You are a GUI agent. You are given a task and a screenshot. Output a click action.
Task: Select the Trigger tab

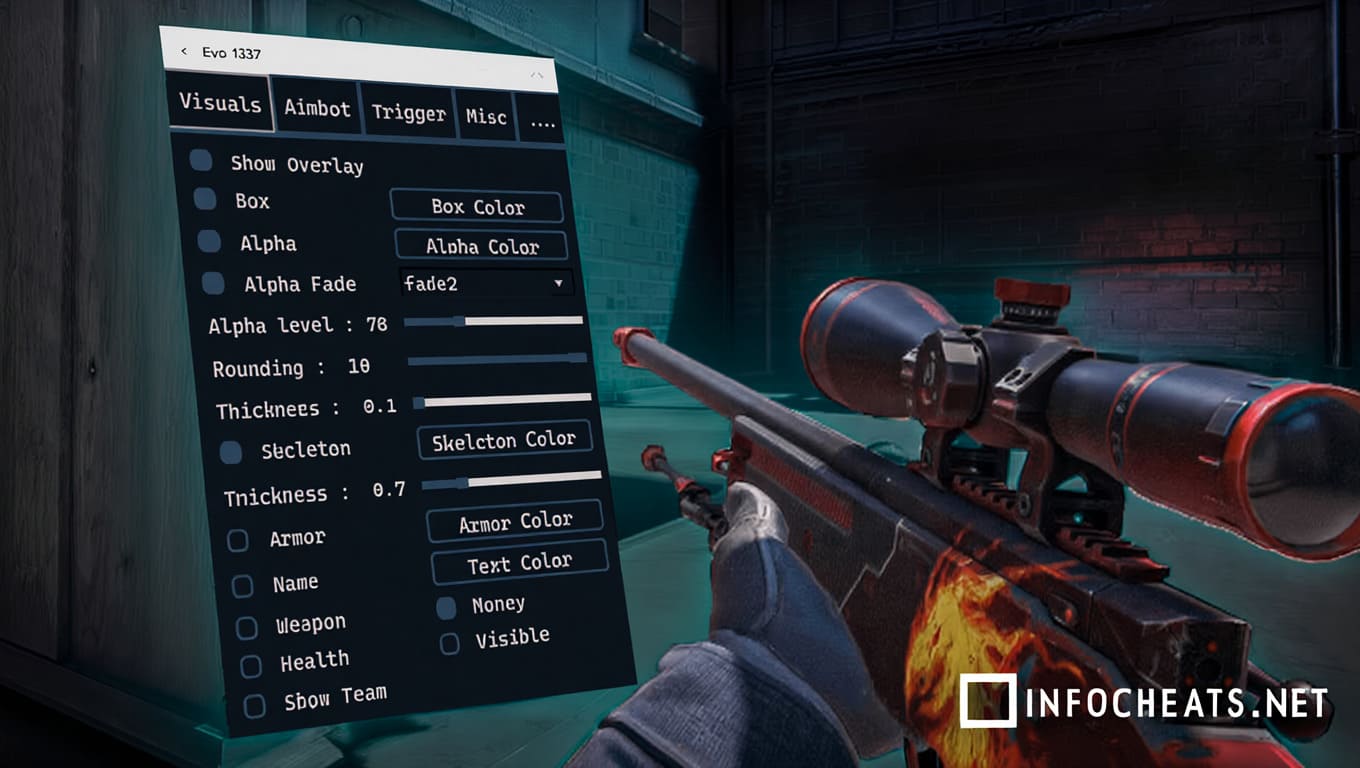pyautogui.click(x=408, y=113)
